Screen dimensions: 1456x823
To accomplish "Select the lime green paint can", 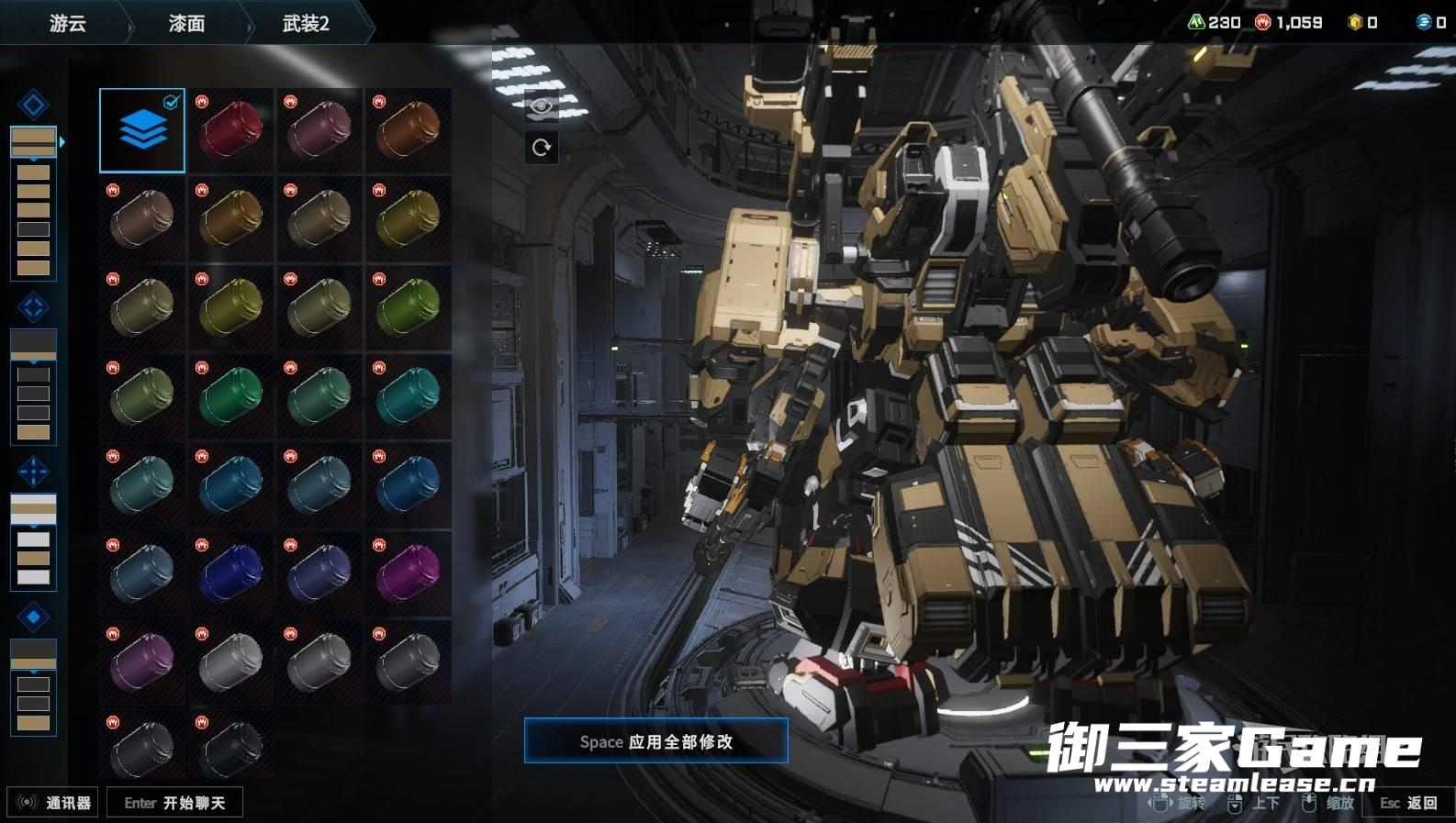I will click(409, 308).
